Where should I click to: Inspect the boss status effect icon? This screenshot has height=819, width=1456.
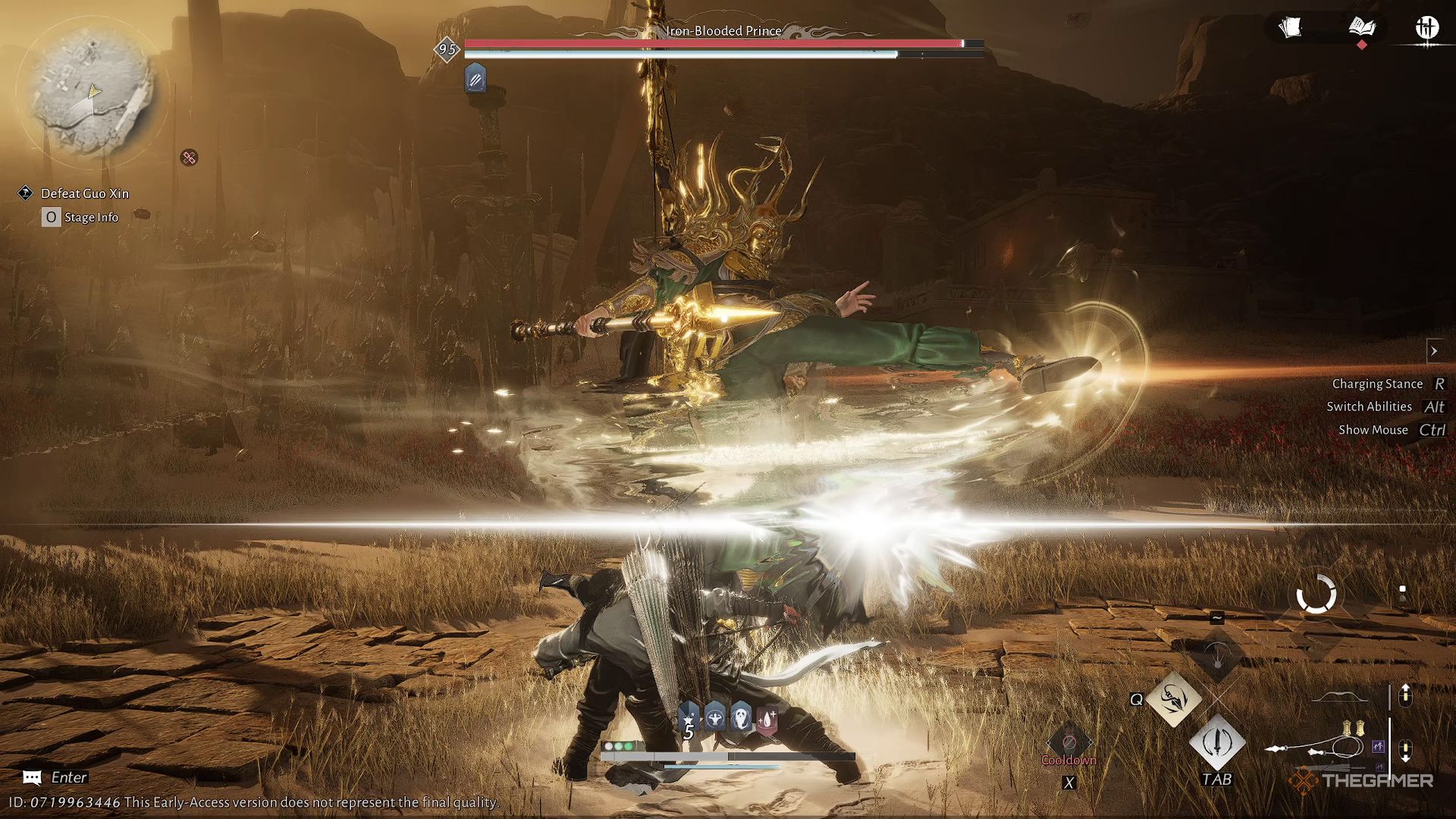coord(475,79)
